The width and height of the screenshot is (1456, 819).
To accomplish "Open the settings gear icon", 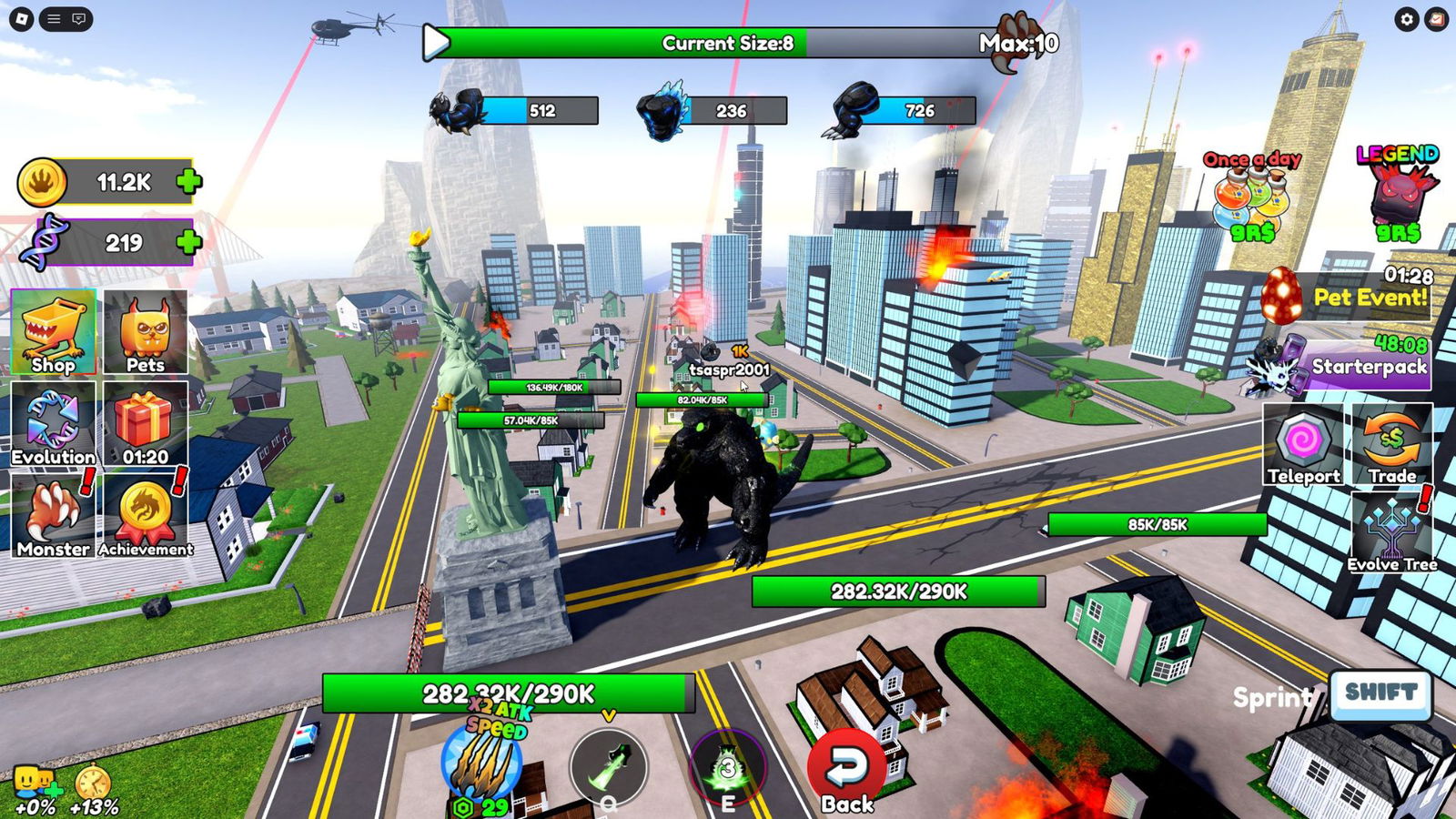I will coord(1407,19).
